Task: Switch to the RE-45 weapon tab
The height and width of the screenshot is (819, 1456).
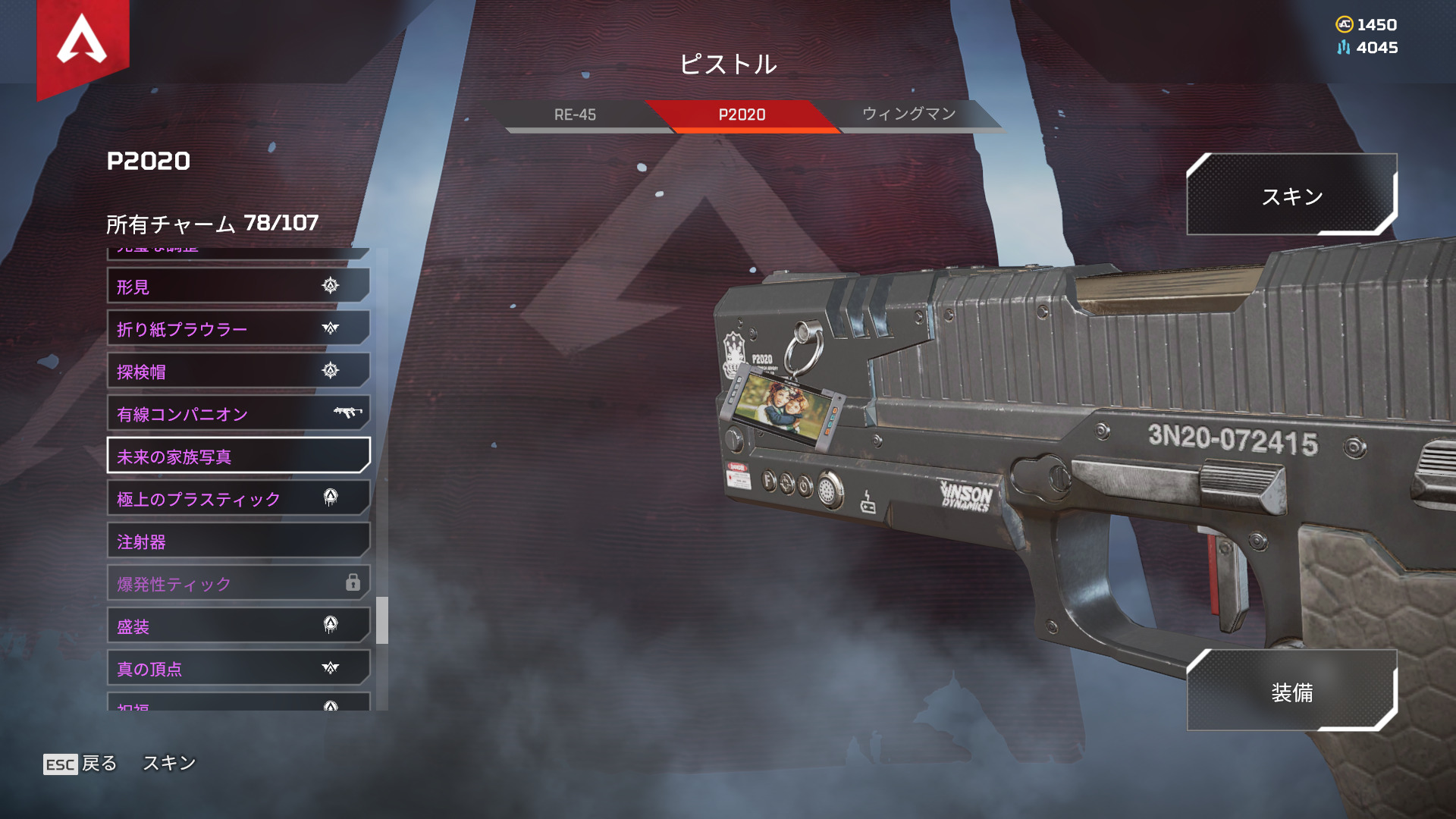Action: 575,115
